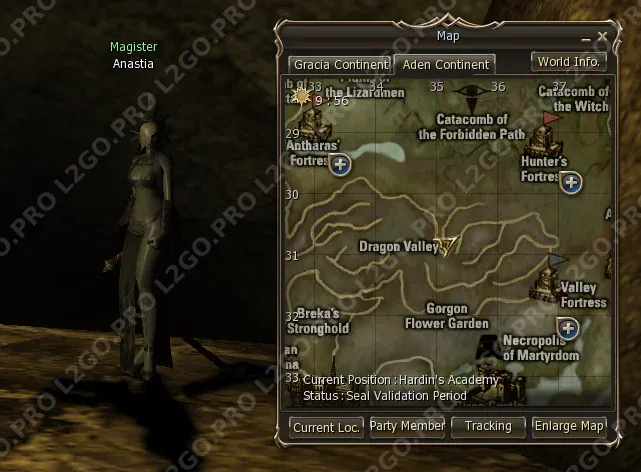Select the plus marker near Hunter's Fortress

coord(571,182)
